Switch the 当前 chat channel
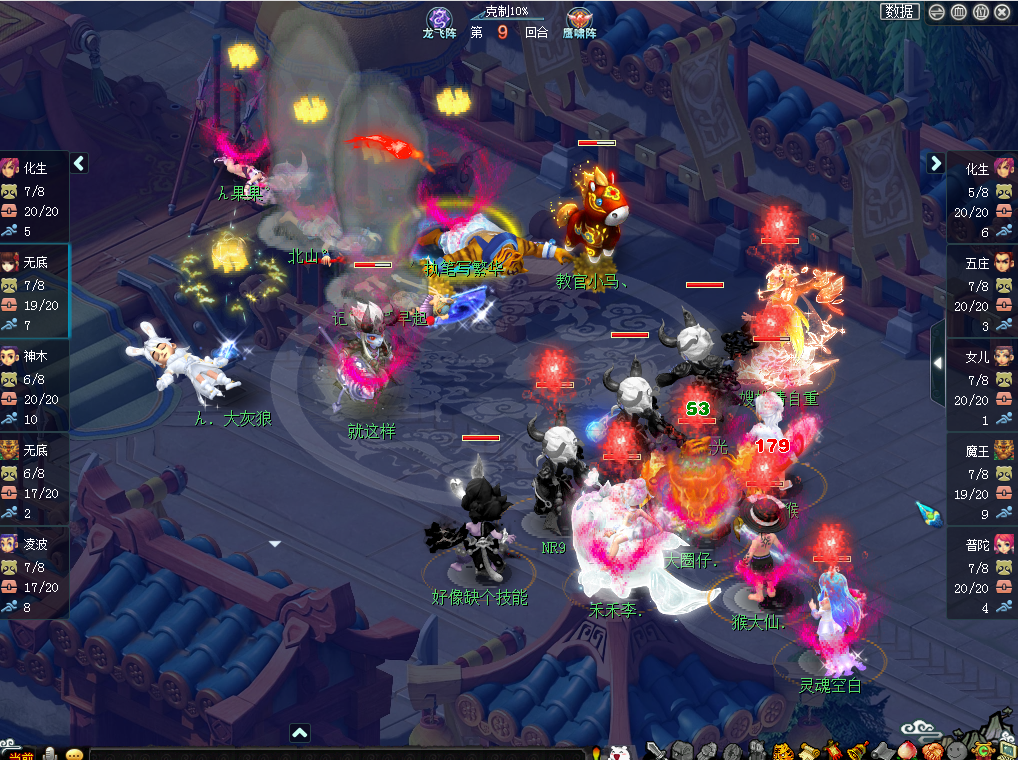1018x760 pixels. click(x=22, y=754)
